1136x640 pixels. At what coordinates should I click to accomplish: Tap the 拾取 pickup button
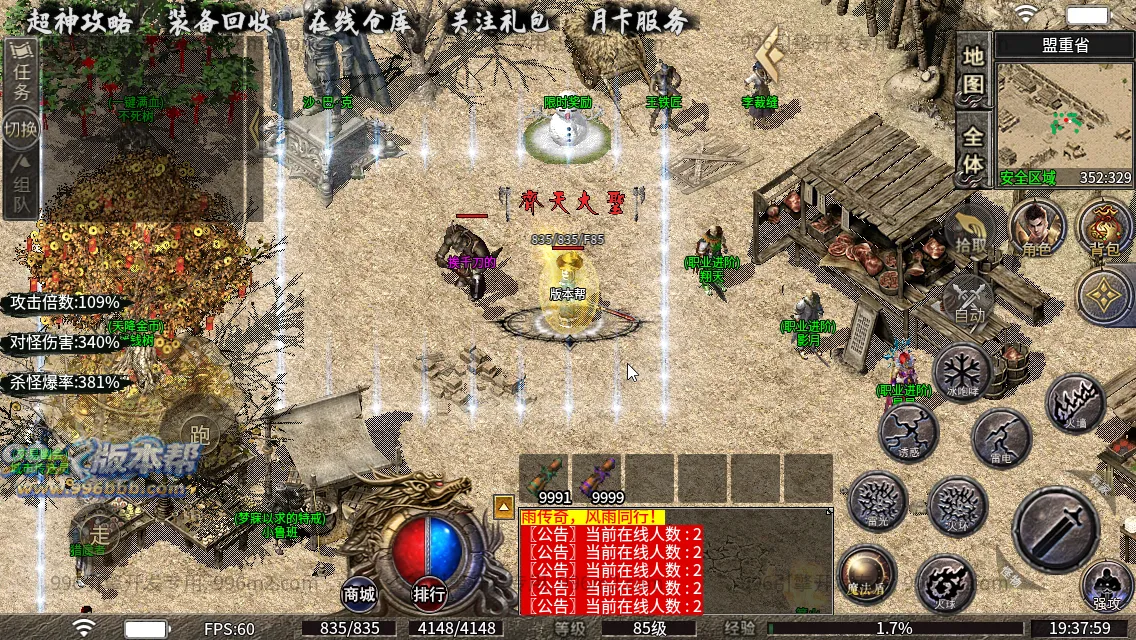click(970, 230)
